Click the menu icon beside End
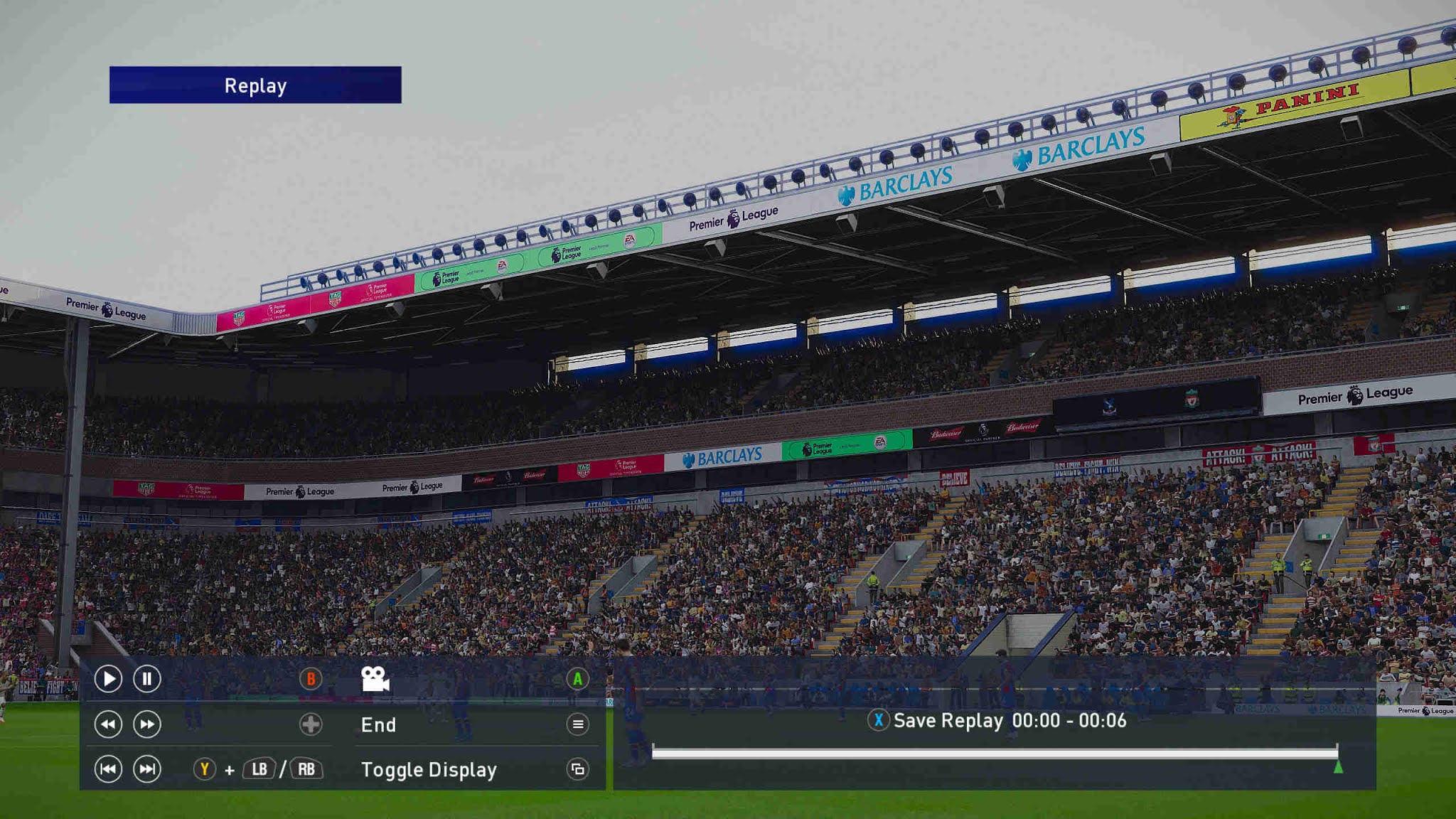 coord(577,724)
